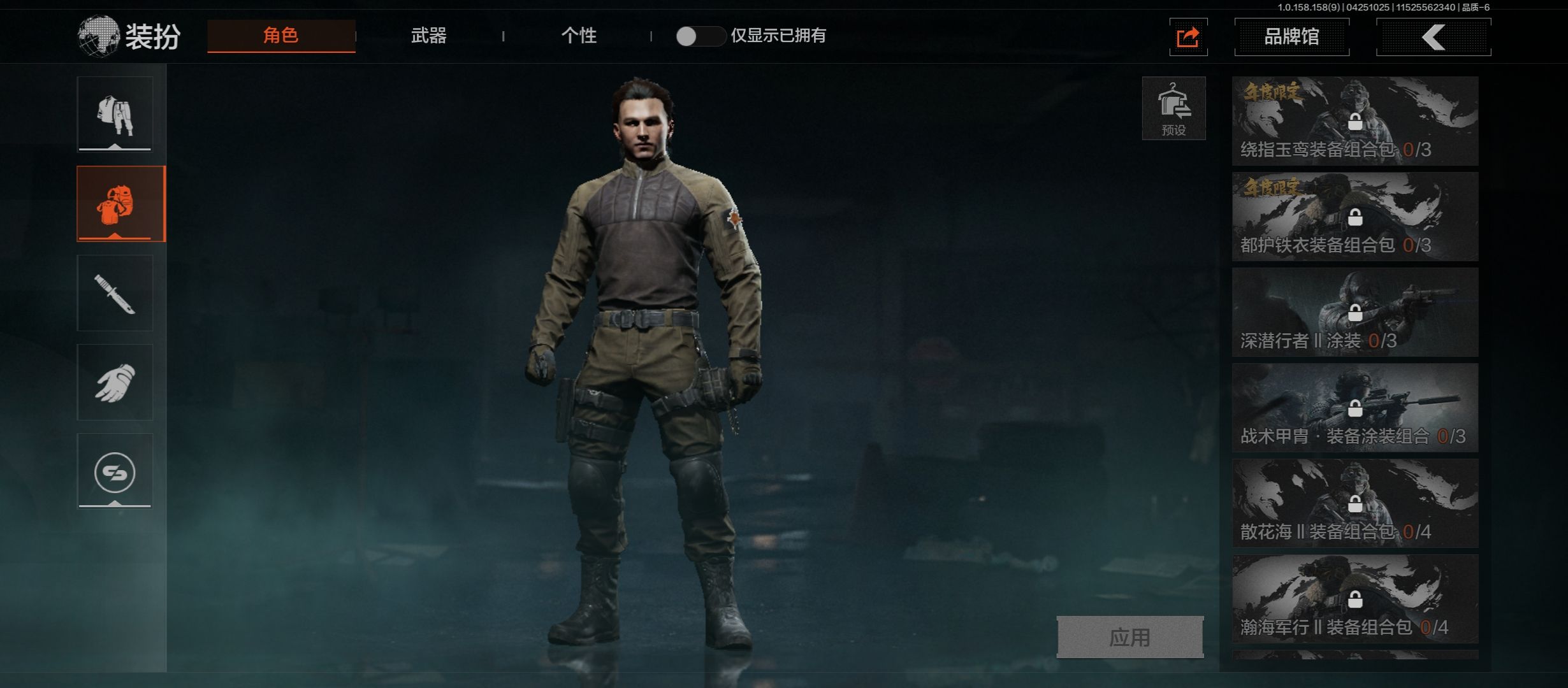Open the 品牌馆 brand hall
Screen dimensions: 1568x688
coord(1291,37)
